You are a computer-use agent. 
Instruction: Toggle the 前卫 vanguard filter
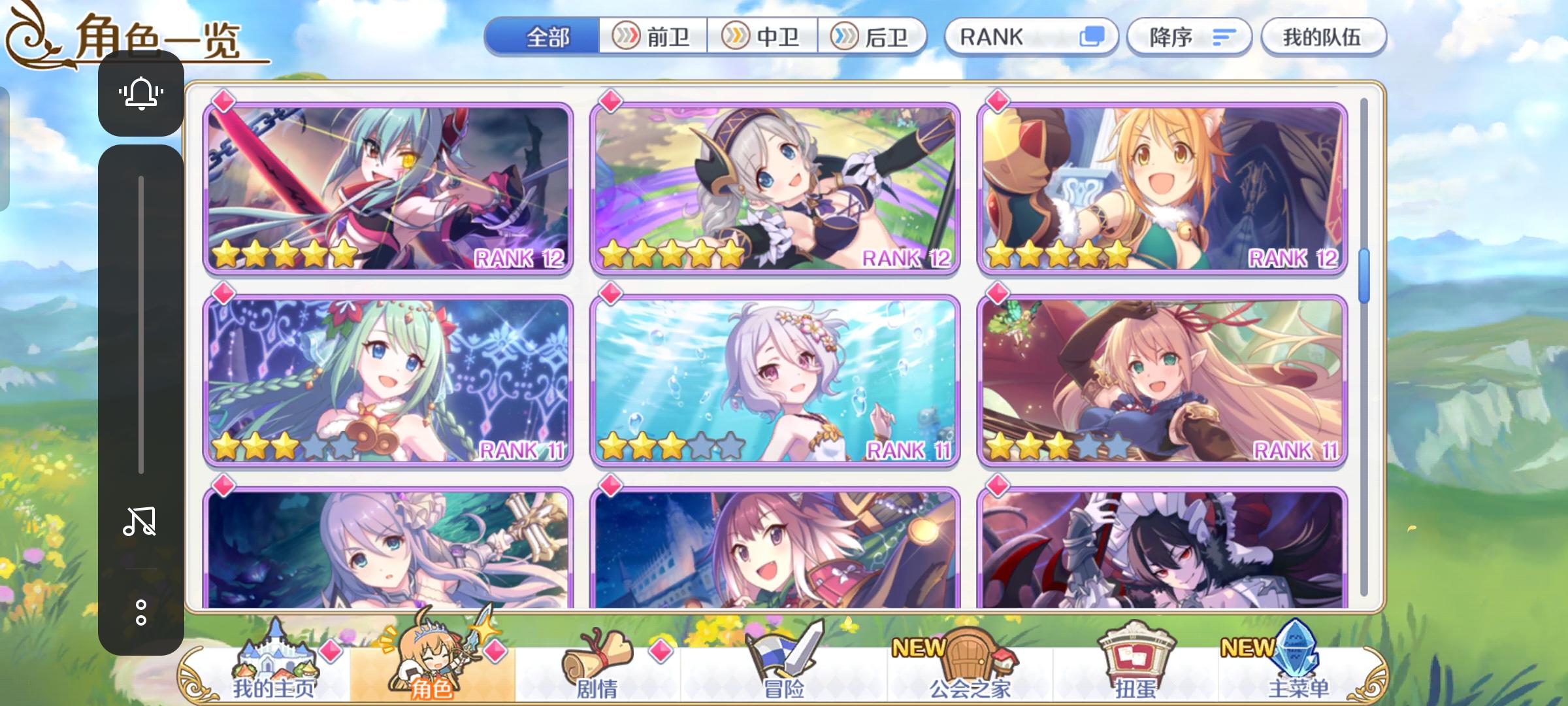click(x=653, y=37)
